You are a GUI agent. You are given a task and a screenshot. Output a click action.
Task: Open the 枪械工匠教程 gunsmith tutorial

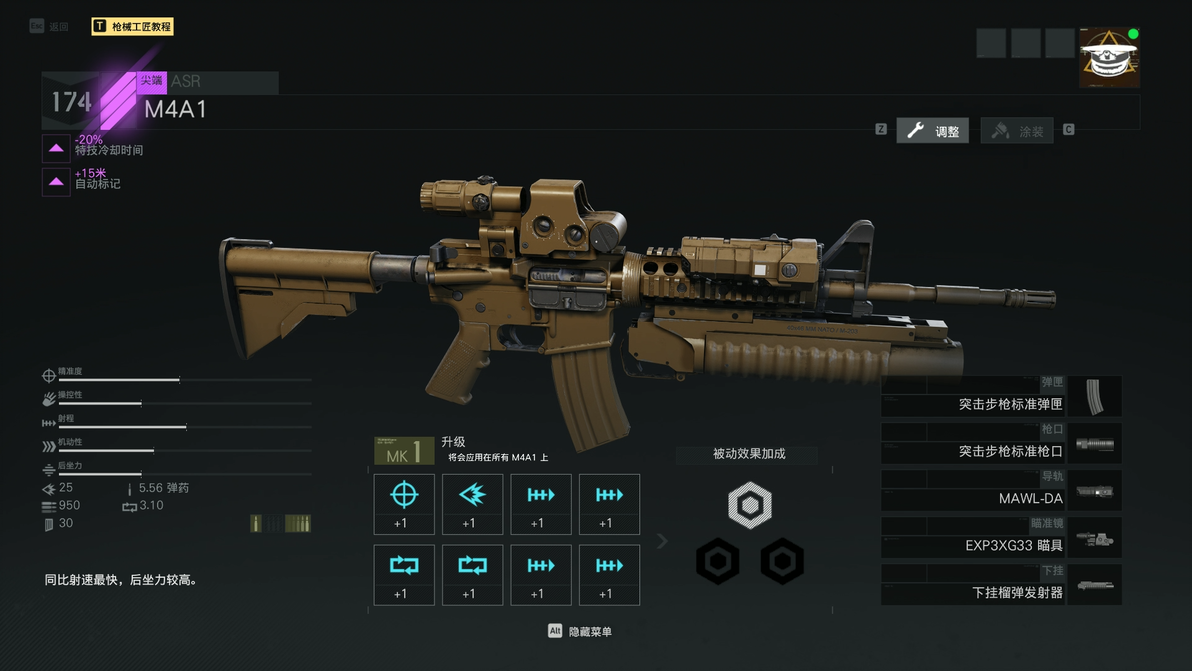pyautogui.click(x=132, y=27)
